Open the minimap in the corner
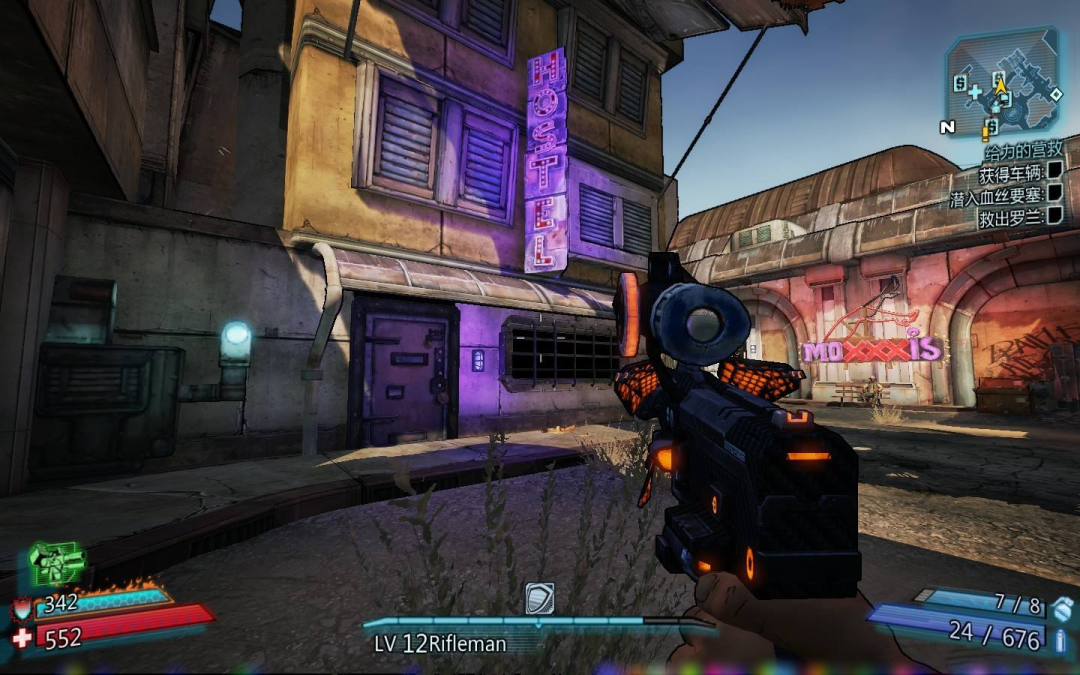Viewport: 1080px width, 675px height. coord(1003,80)
